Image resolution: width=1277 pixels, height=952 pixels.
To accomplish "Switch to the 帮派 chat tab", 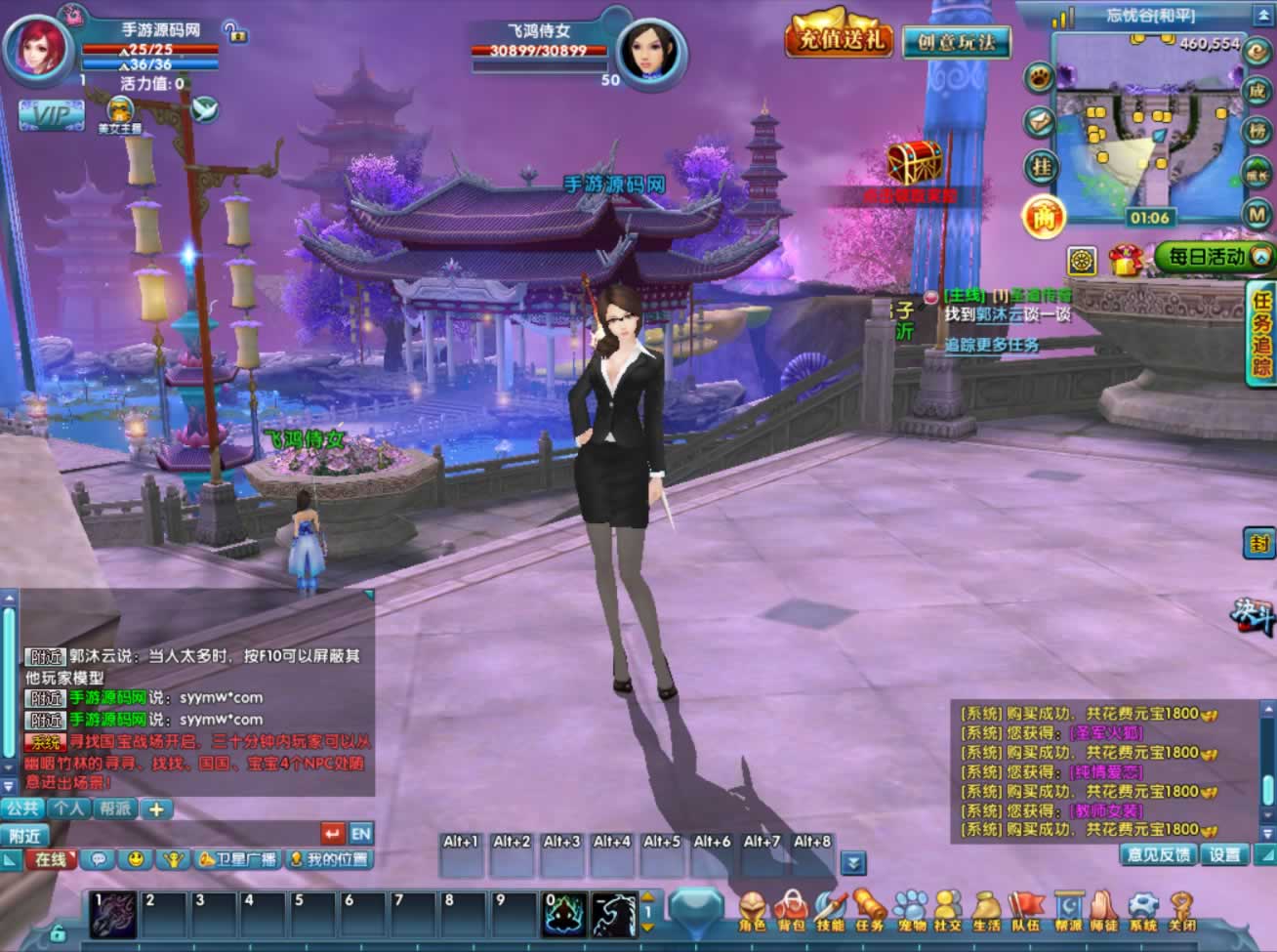I will pos(115,808).
